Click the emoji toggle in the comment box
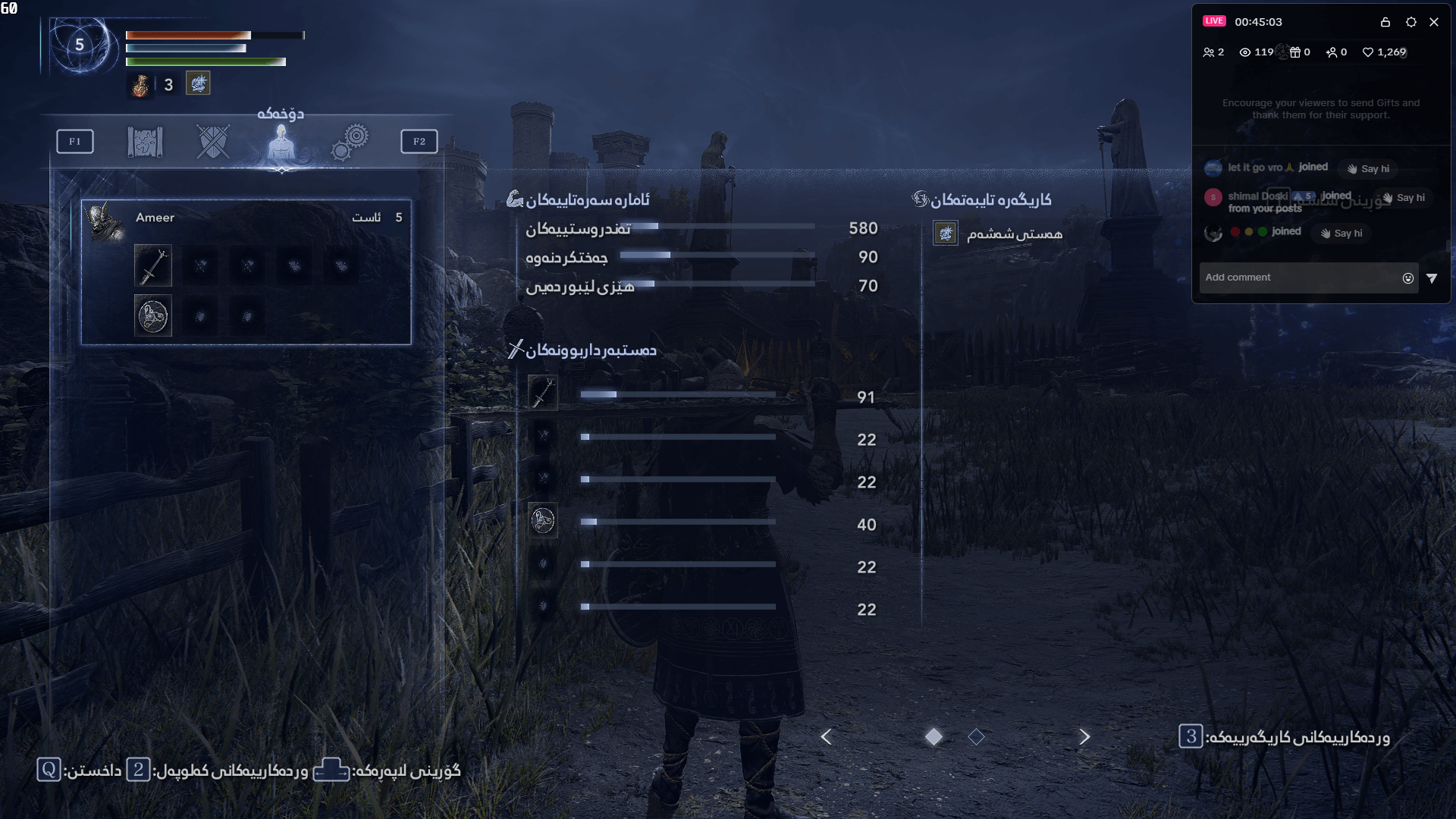Viewport: 1456px width, 819px height. pyautogui.click(x=1408, y=278)
